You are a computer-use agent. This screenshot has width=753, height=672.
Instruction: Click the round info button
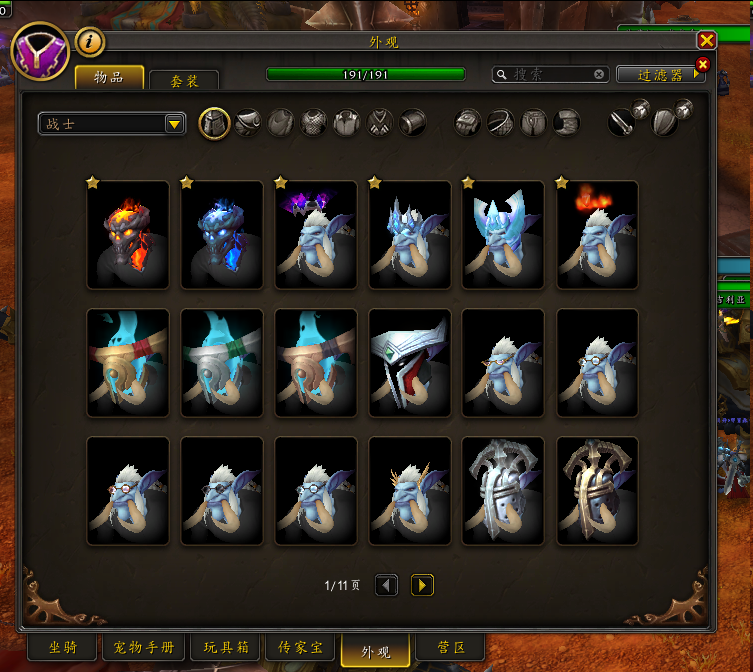tap(90, 42)
